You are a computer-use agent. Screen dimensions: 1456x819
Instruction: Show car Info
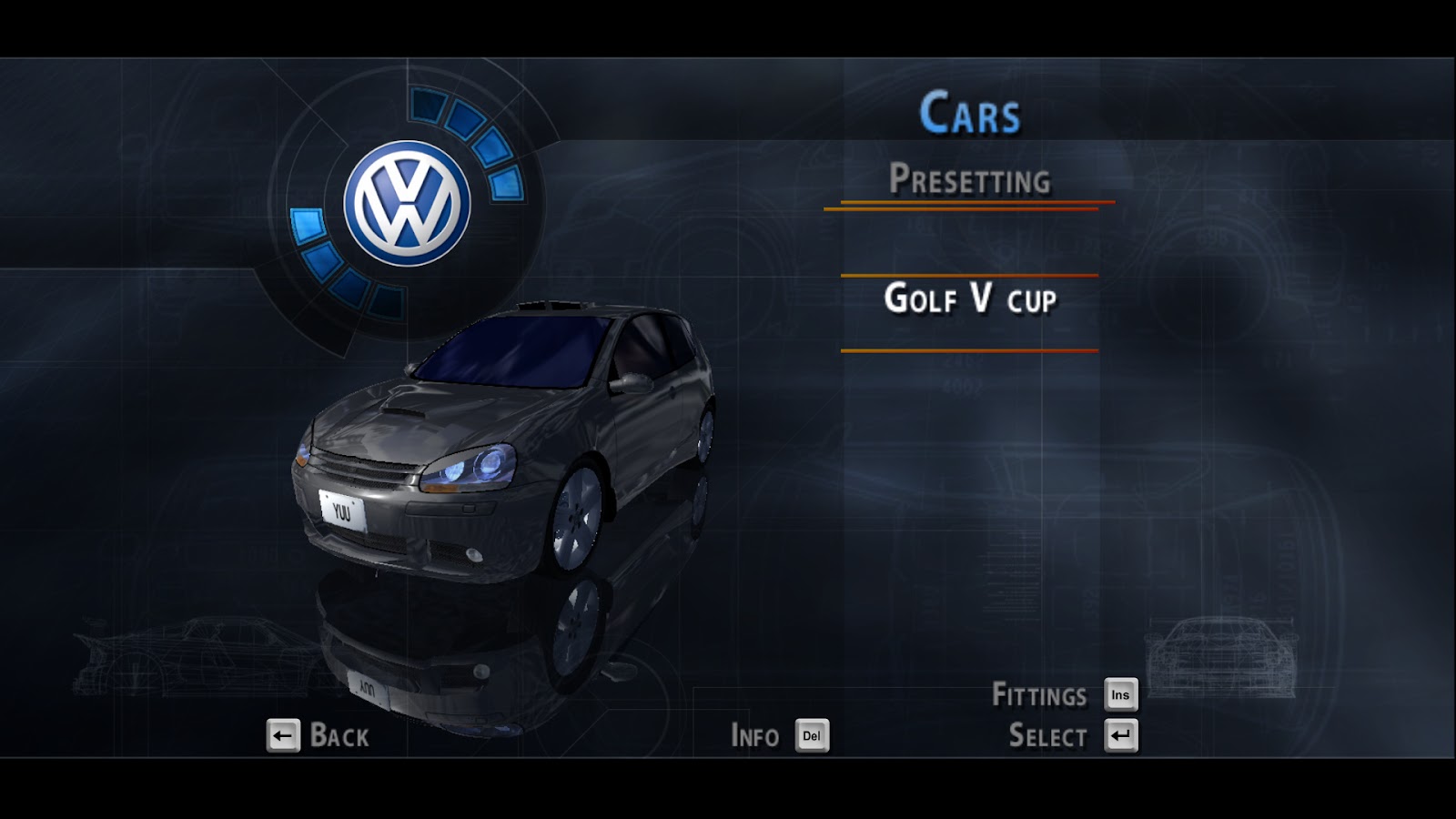755,735
